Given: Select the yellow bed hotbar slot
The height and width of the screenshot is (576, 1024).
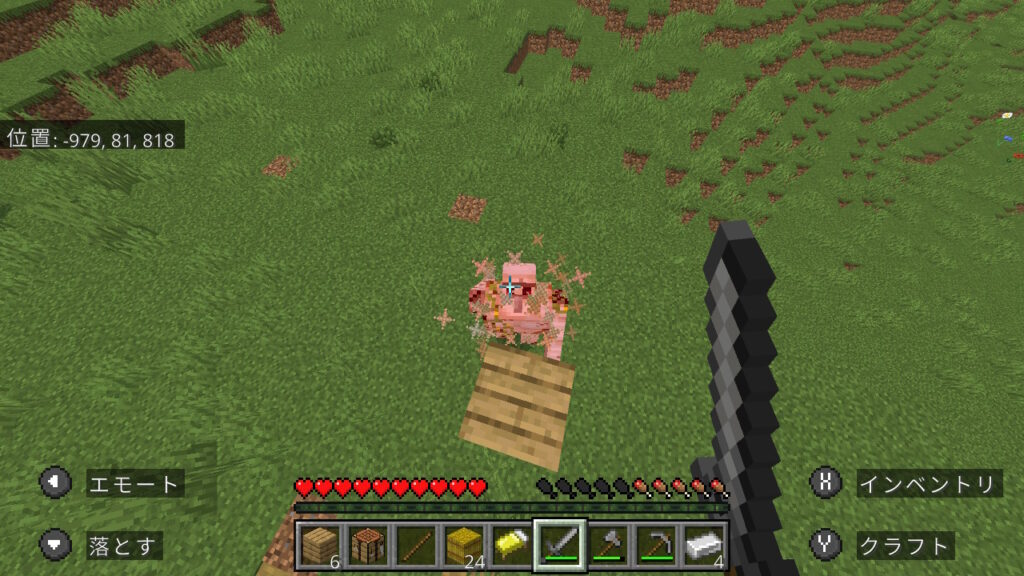Looking at the screenshot, I should (511, 545).
